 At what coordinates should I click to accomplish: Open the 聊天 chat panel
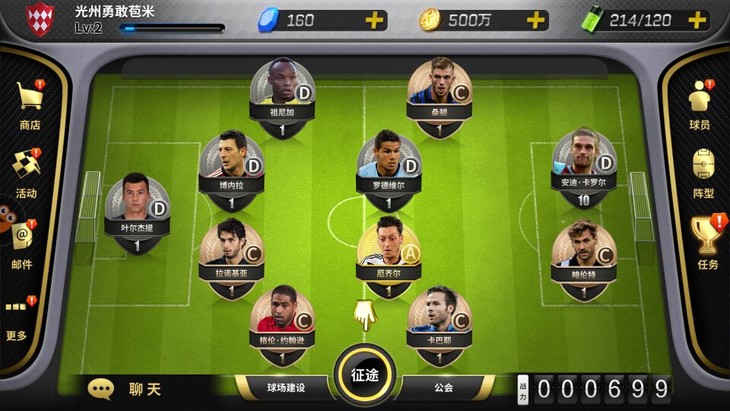point(127,388)
